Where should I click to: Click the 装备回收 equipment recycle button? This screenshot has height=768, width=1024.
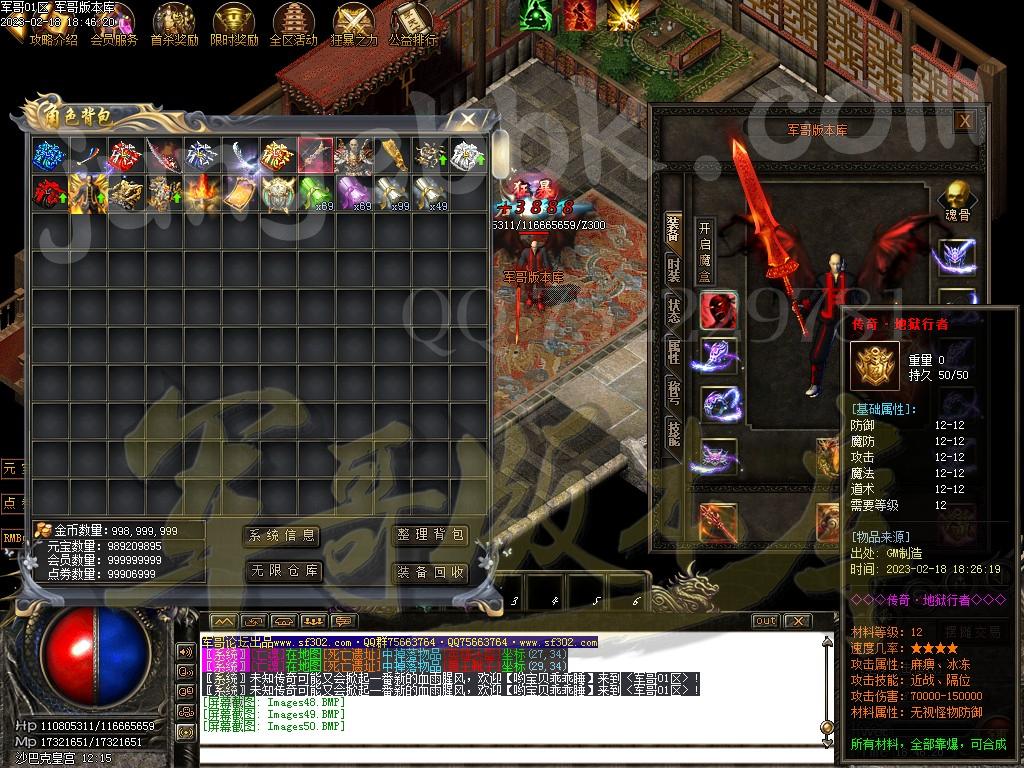point(430,572)
